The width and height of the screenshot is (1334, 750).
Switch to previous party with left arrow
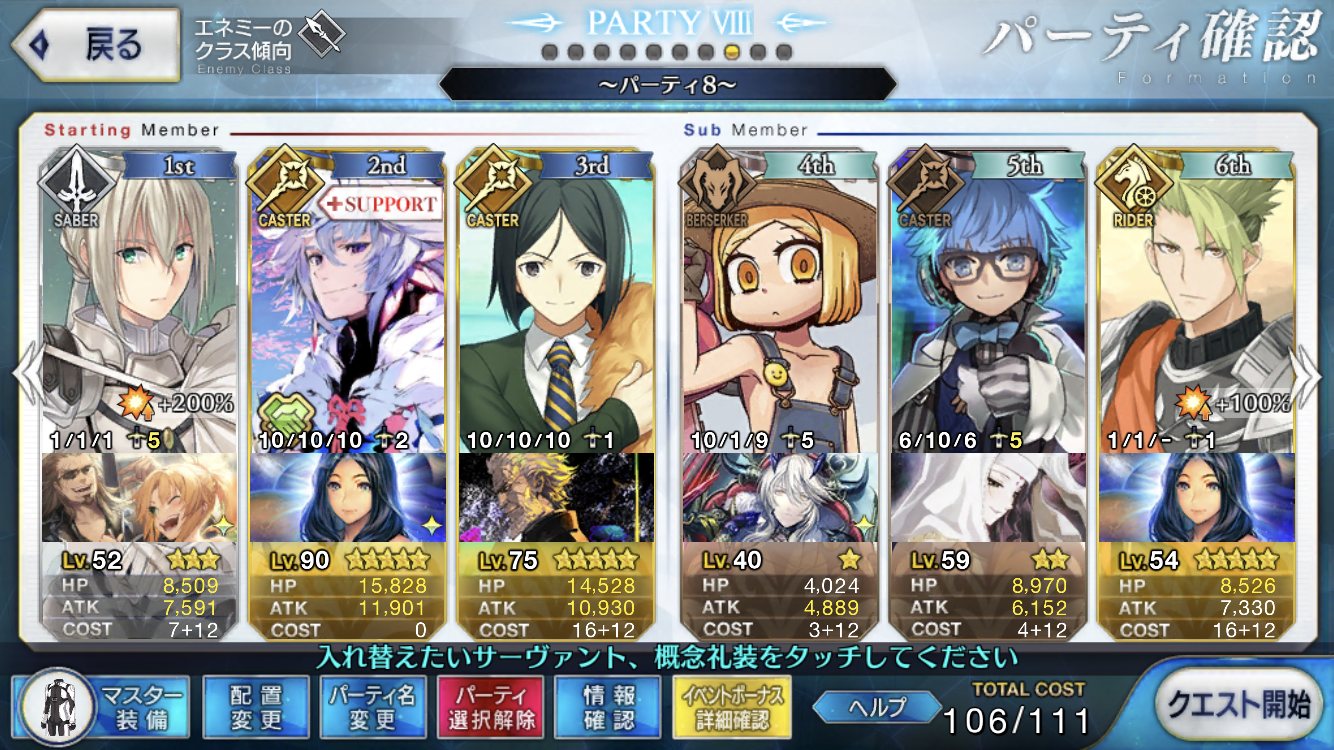(x=26, y=375)
